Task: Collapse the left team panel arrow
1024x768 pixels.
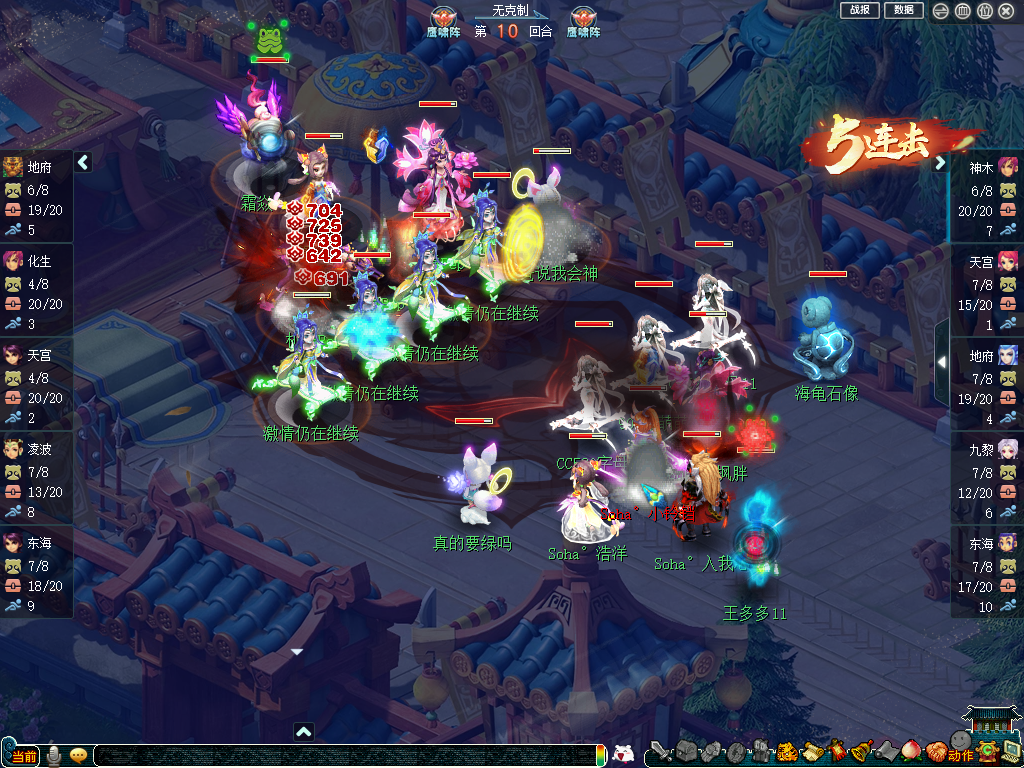Action: (x=83, y=162)
